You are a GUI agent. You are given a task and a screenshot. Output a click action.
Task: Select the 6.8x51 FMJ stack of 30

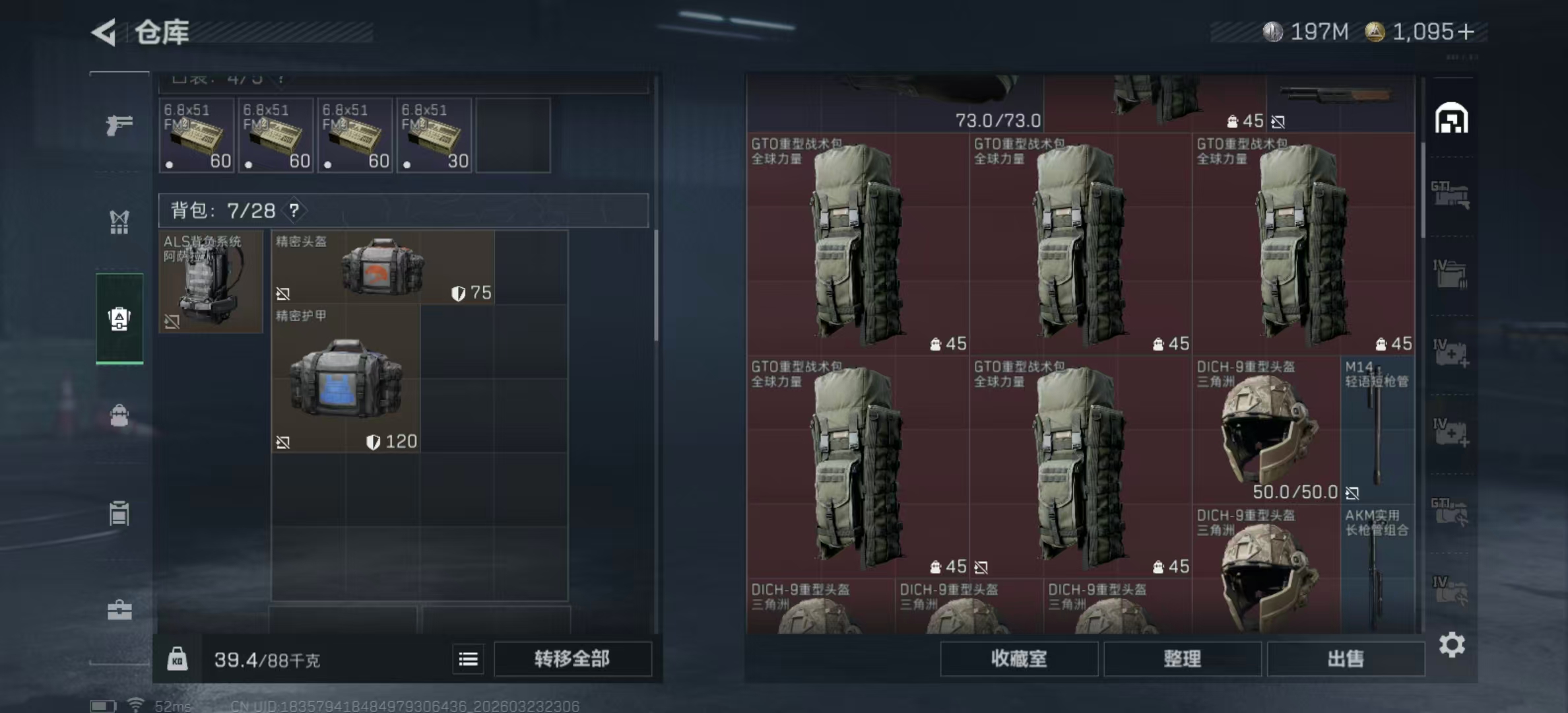point(434,136)
